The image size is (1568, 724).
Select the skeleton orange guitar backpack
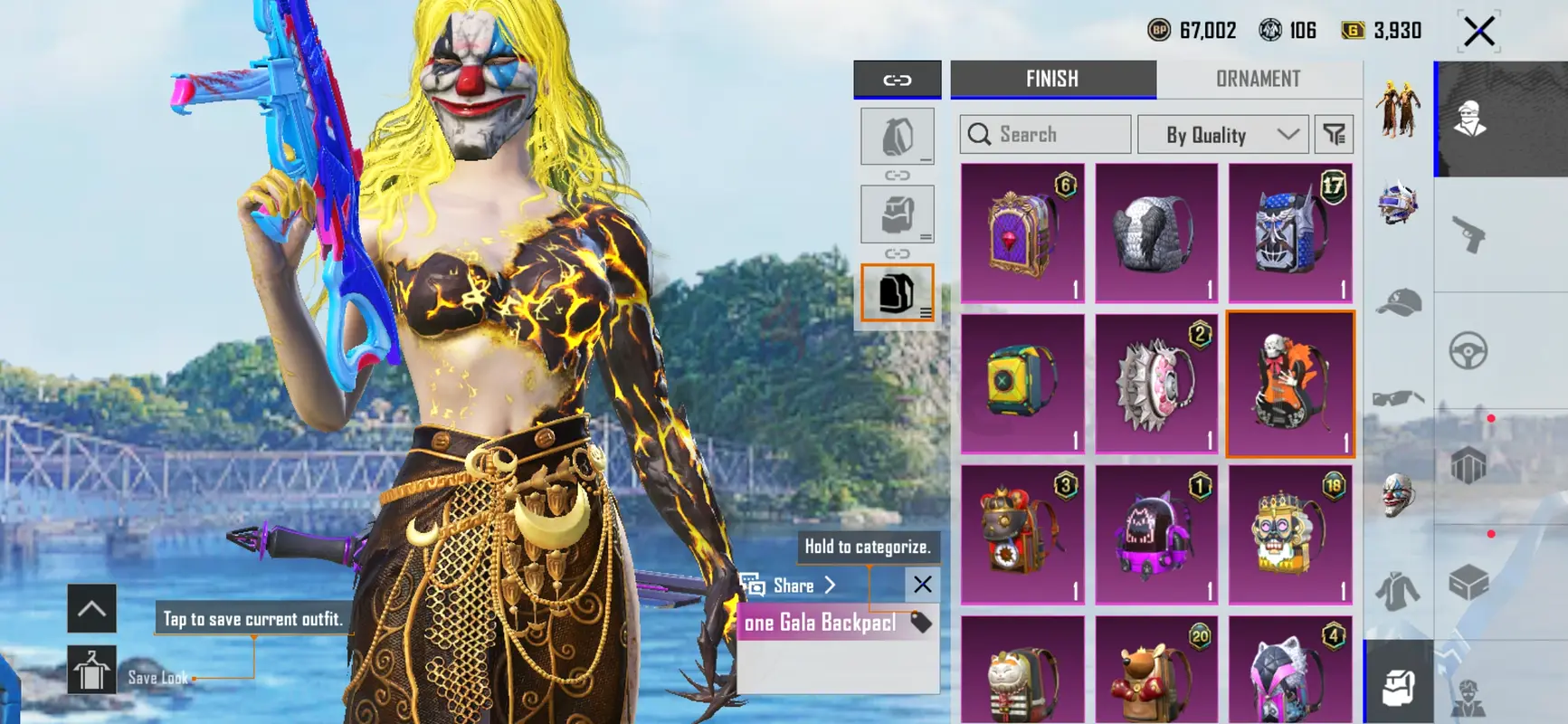(x=1290, y=385)
